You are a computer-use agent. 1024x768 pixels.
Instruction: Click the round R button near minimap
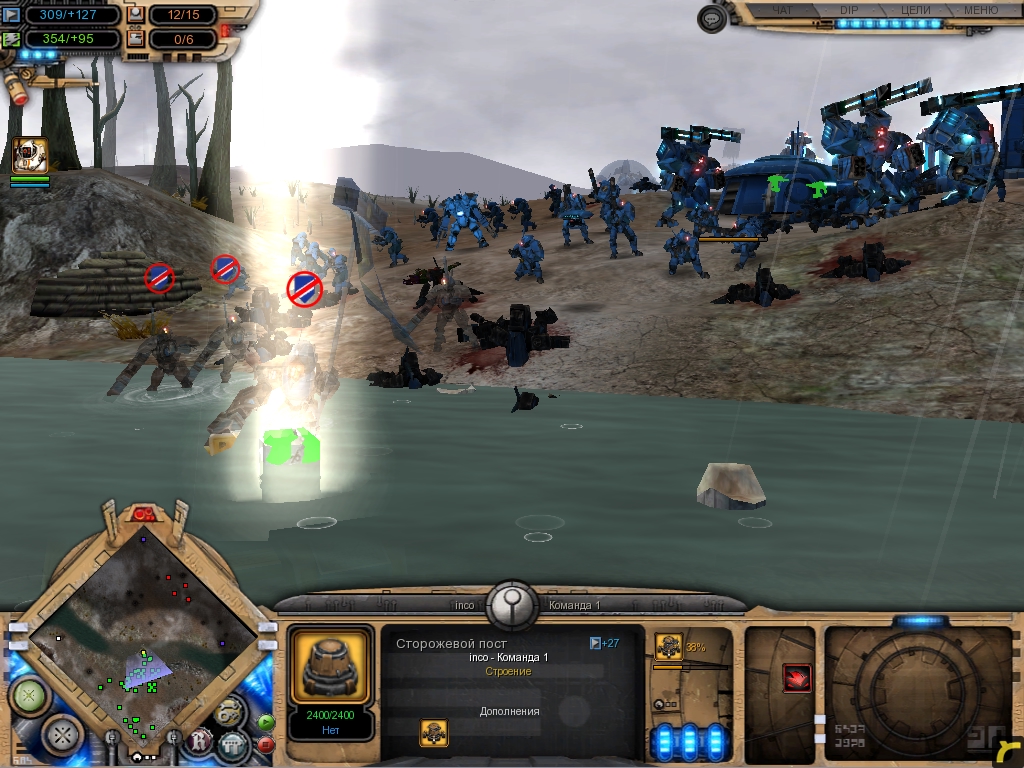pos(199,742)
